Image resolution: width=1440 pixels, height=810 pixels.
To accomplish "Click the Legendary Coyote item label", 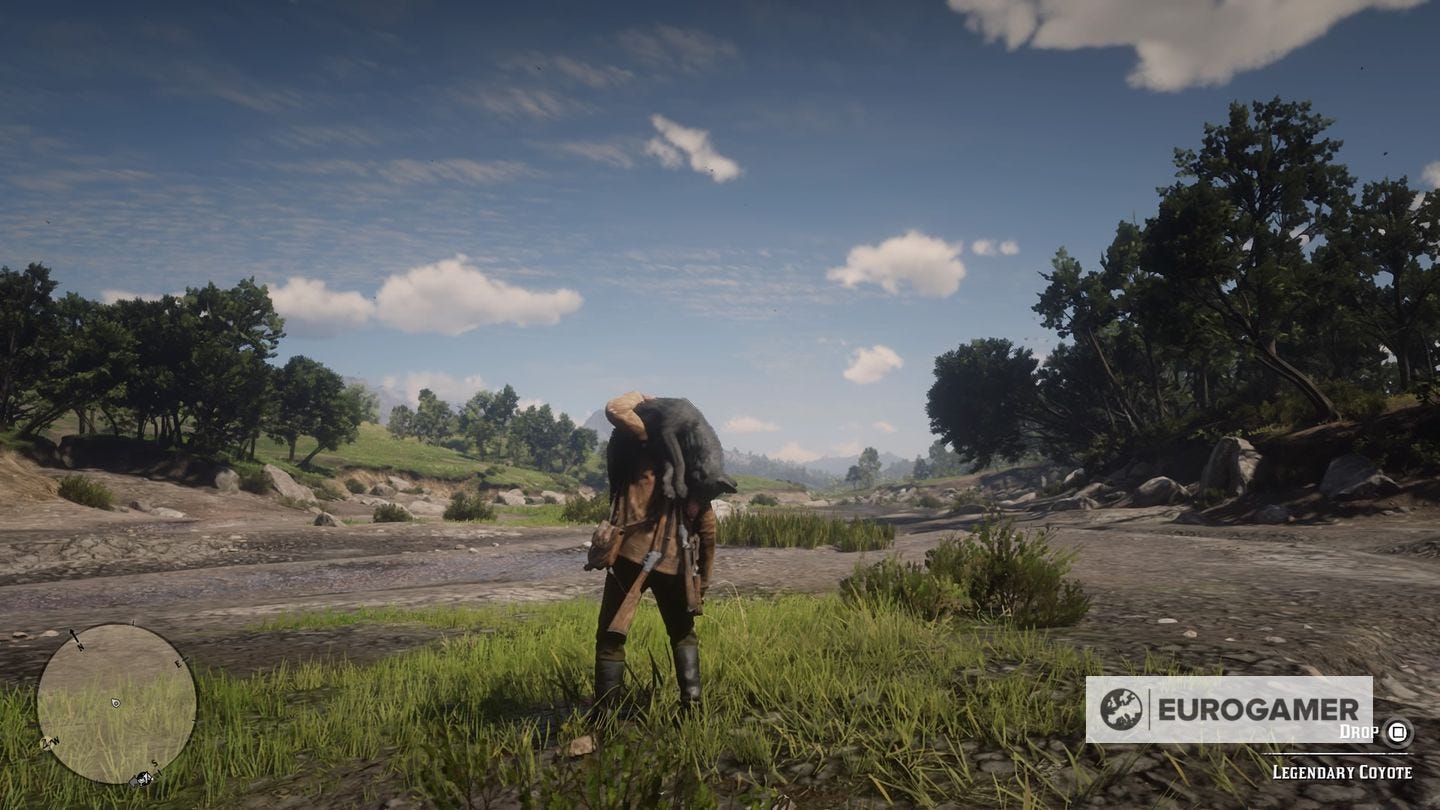I will pyautogui.click(x=1342, y=771).
